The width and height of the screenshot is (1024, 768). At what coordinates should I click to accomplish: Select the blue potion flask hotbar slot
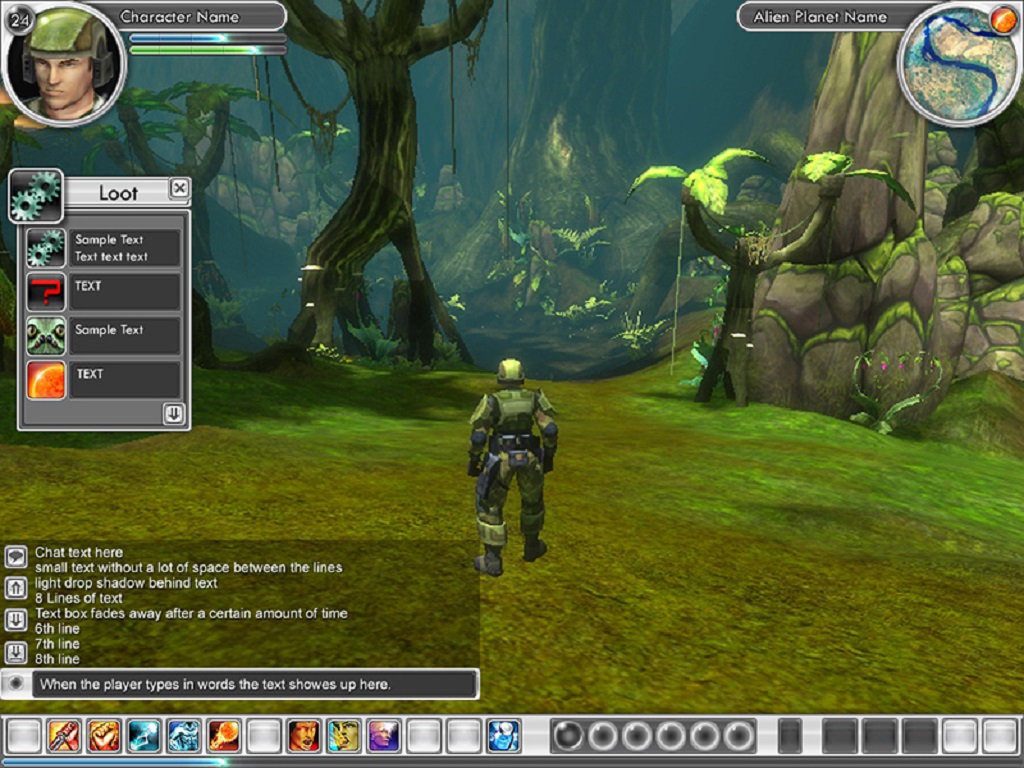[503, 736]
